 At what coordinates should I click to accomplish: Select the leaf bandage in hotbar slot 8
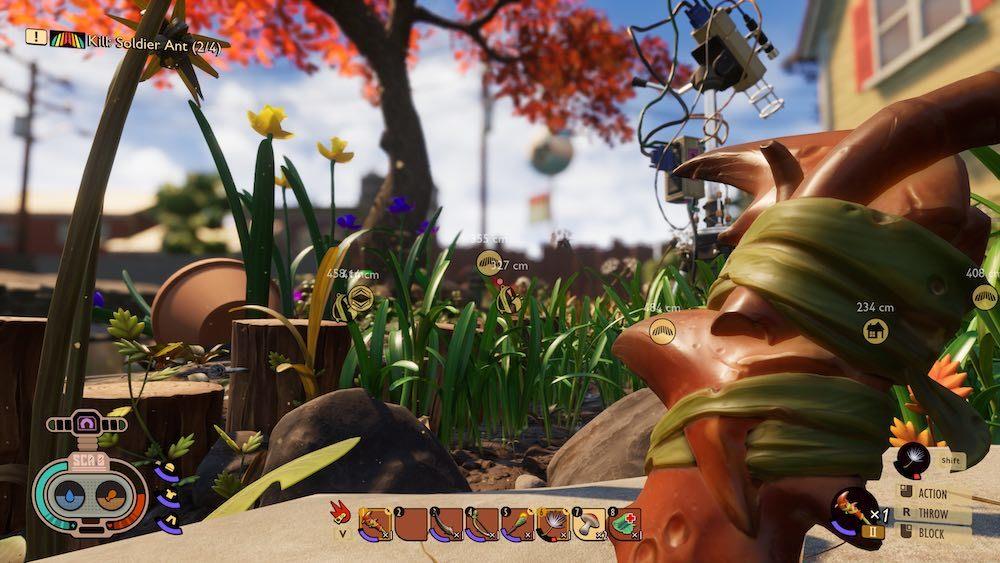coord(624,524)
